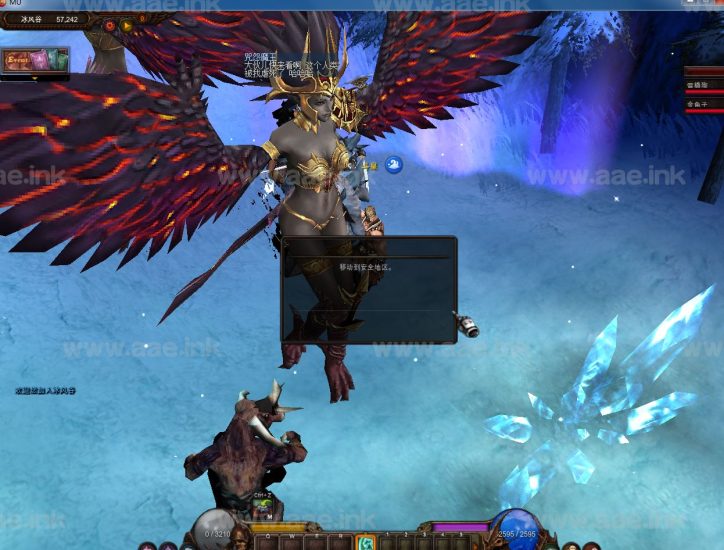Screen dimensions: 724x550
Task: Select party member 雪貂海
Action: coord(700,87)
